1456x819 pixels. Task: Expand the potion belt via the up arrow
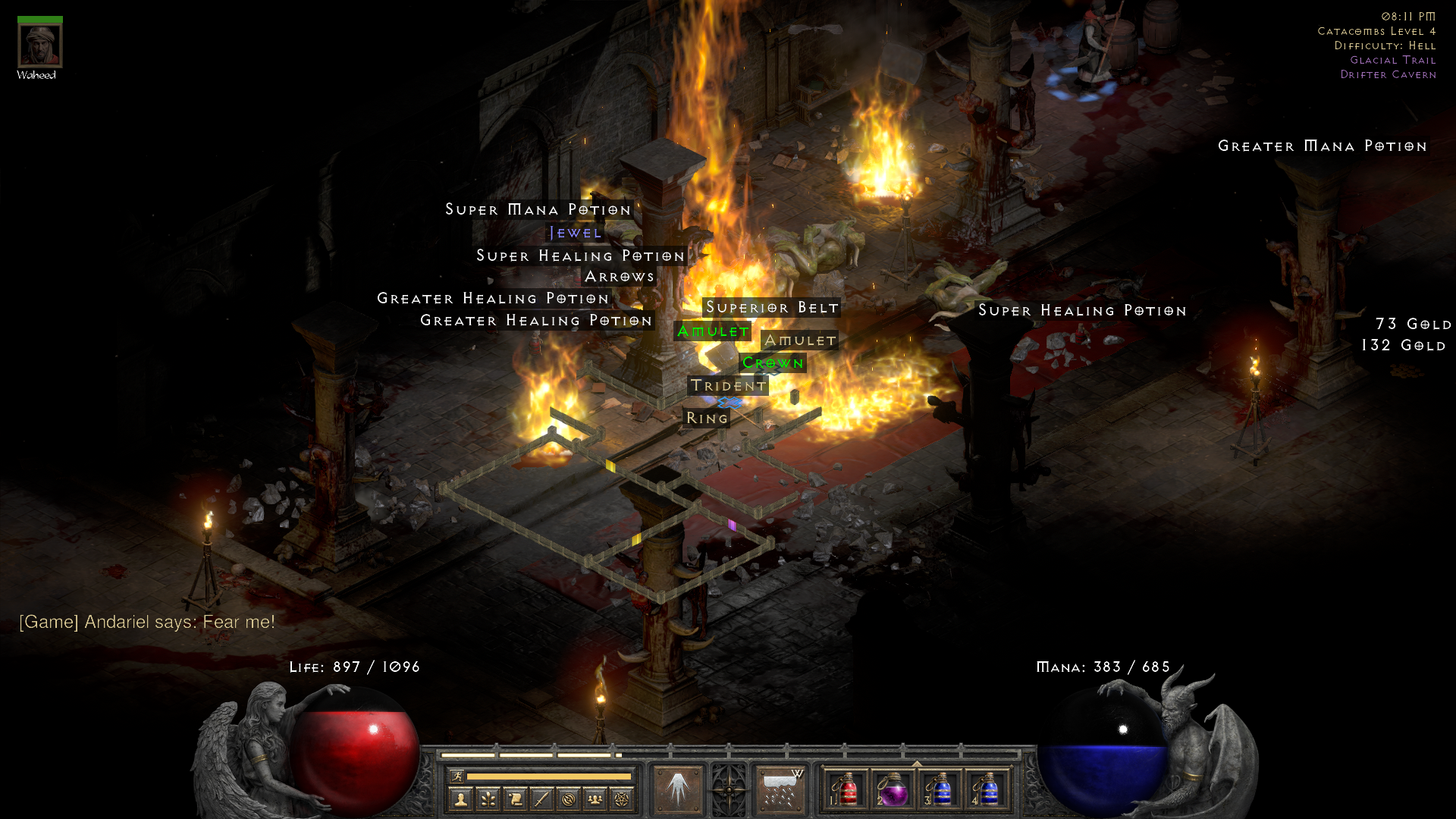918,763
